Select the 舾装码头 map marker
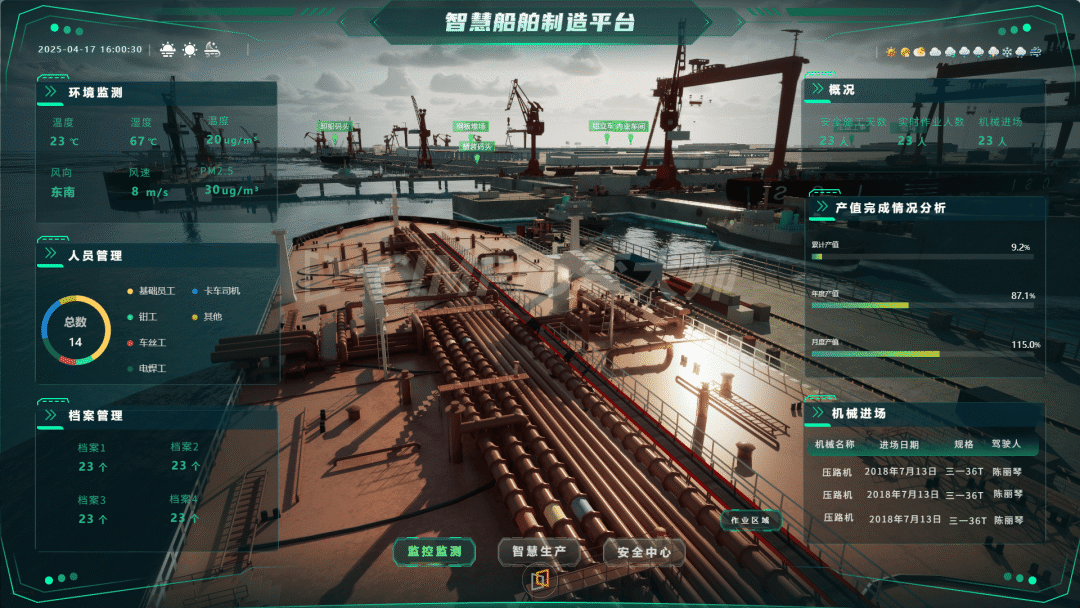 click(x=477, y=146)
